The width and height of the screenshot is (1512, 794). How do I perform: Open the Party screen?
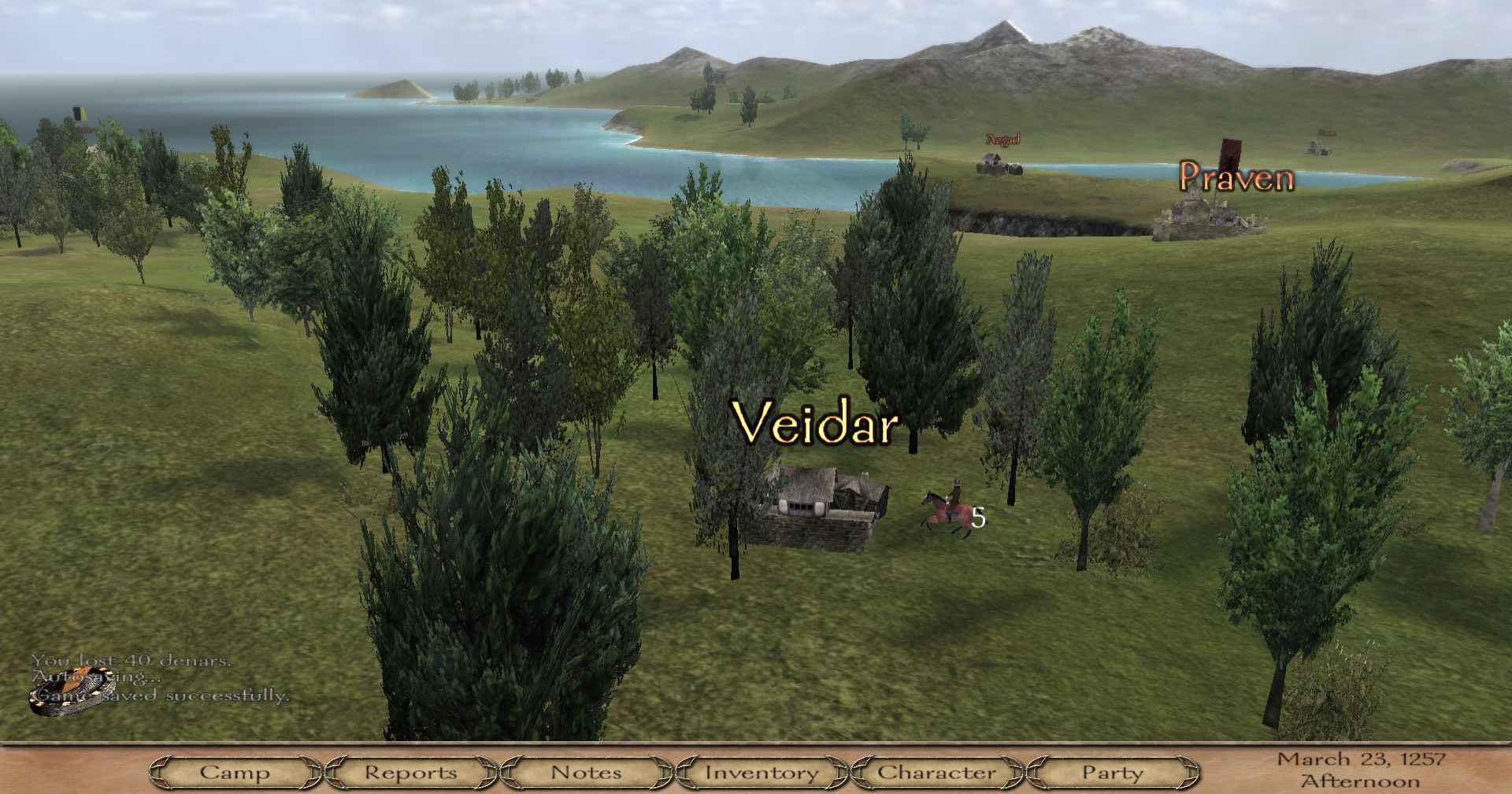(1112, 773)
